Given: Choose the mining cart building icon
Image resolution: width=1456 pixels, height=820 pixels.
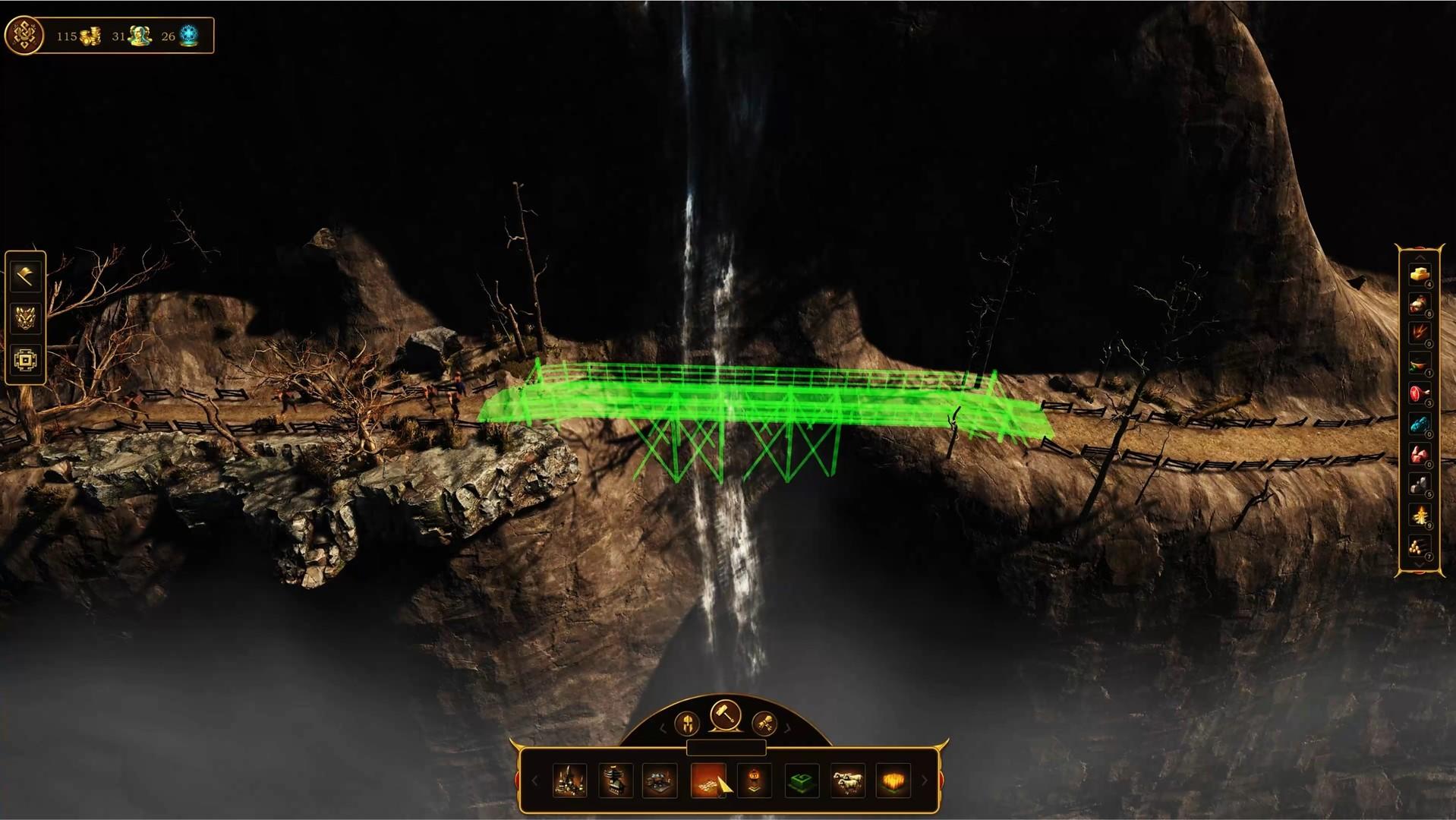Looking at the screenshot, I should click(x=659, y=779).
